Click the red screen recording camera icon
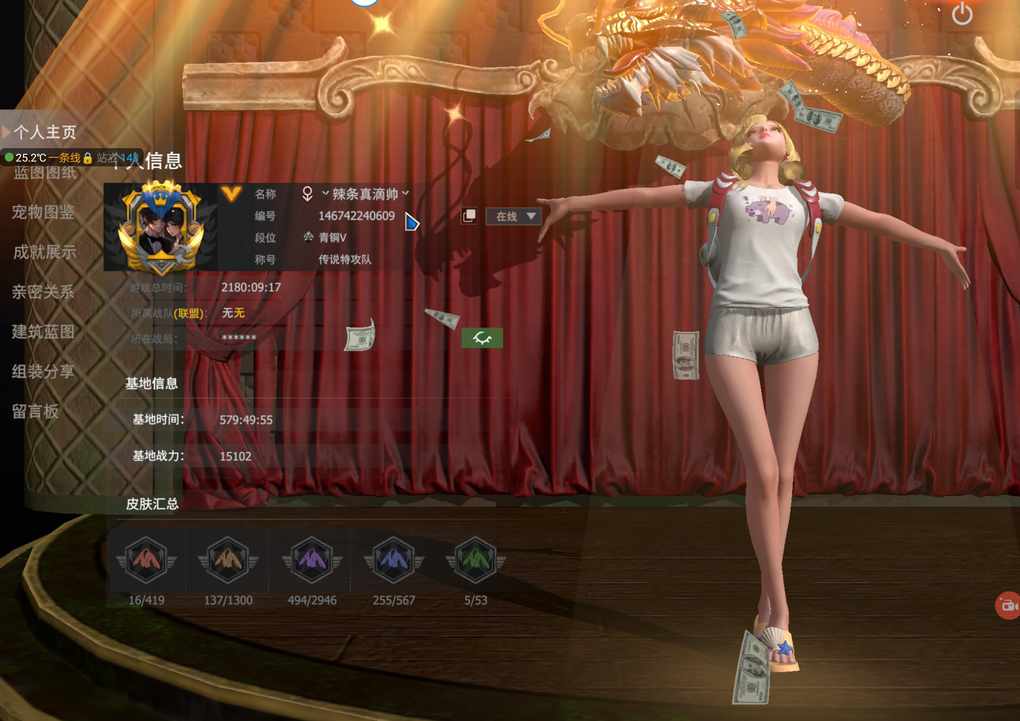 point(1007,605)
